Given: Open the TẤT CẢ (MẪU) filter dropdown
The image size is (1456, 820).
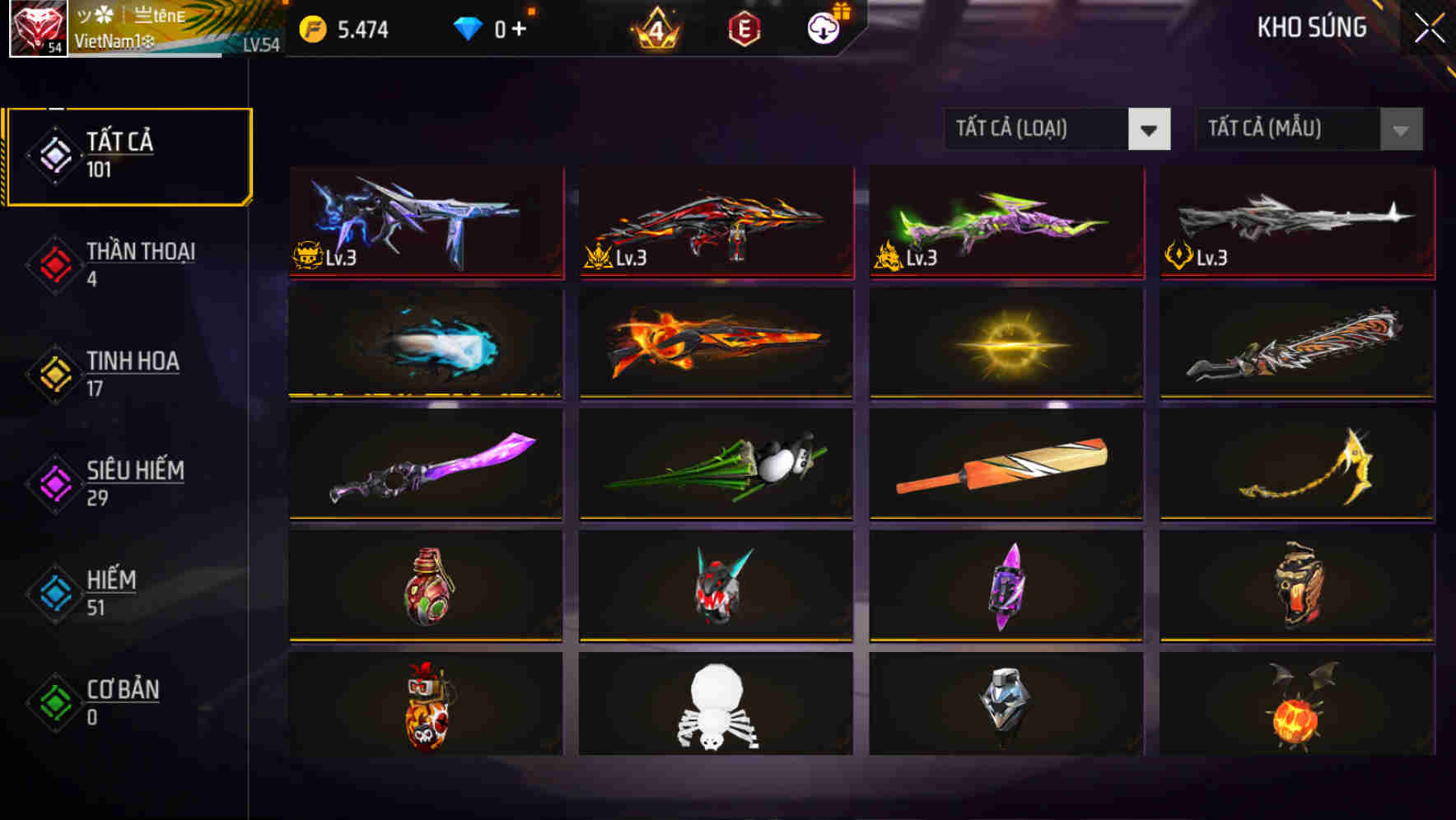Looking at the screenshot, I should pos(1308,129).
